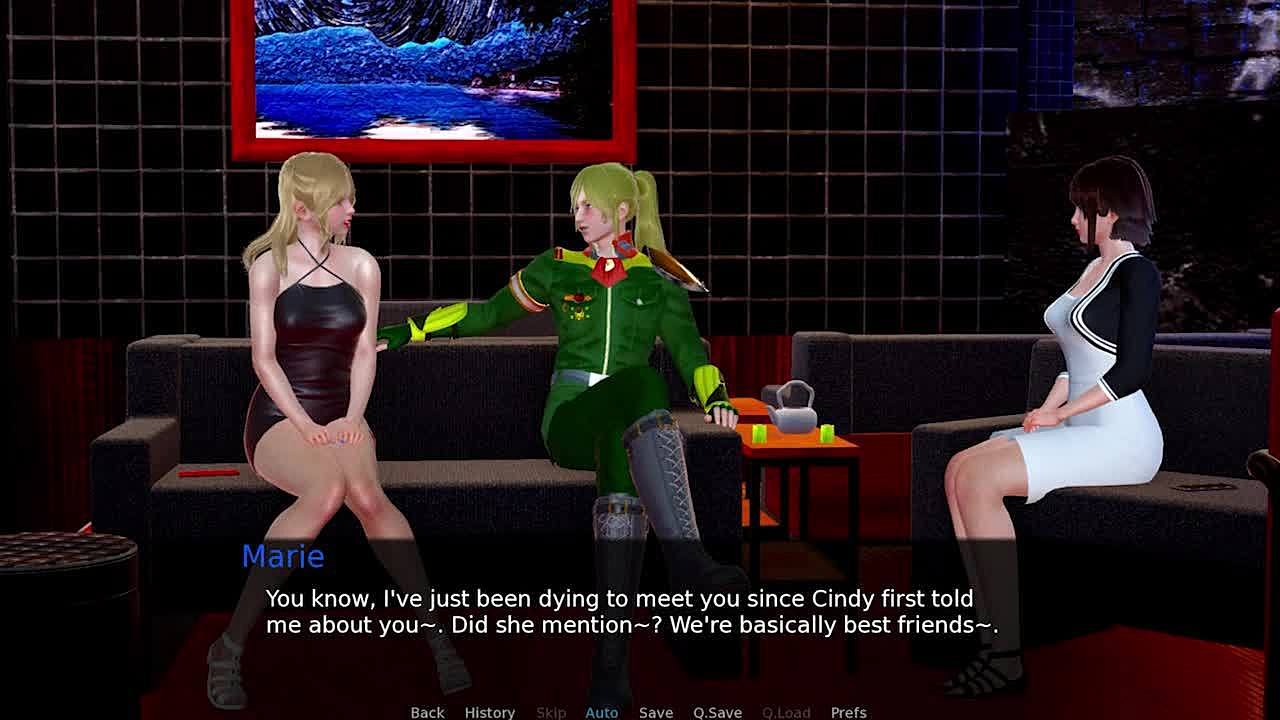Viewport: 1280px width, 720px height.
Task: Quick load with Q.Load
Action: (x=786, y=712)
